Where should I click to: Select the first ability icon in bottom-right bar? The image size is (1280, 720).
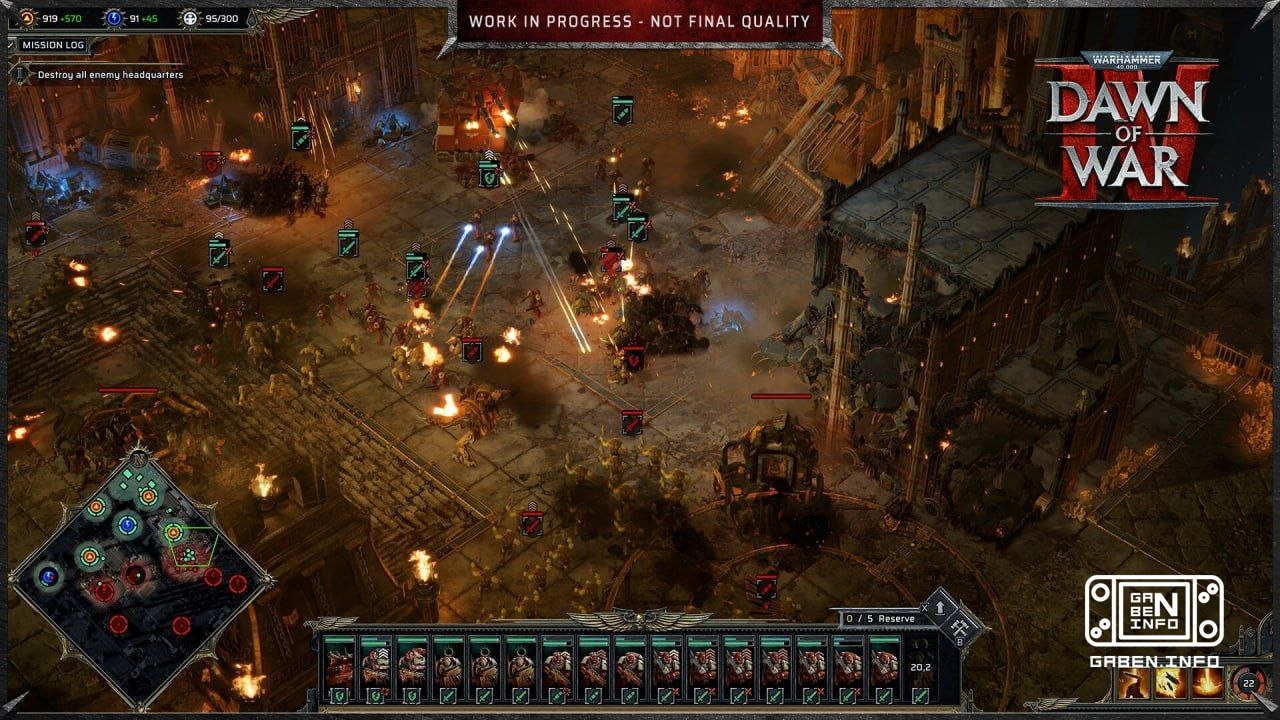pyautogui.click(x=1133, y=683)
